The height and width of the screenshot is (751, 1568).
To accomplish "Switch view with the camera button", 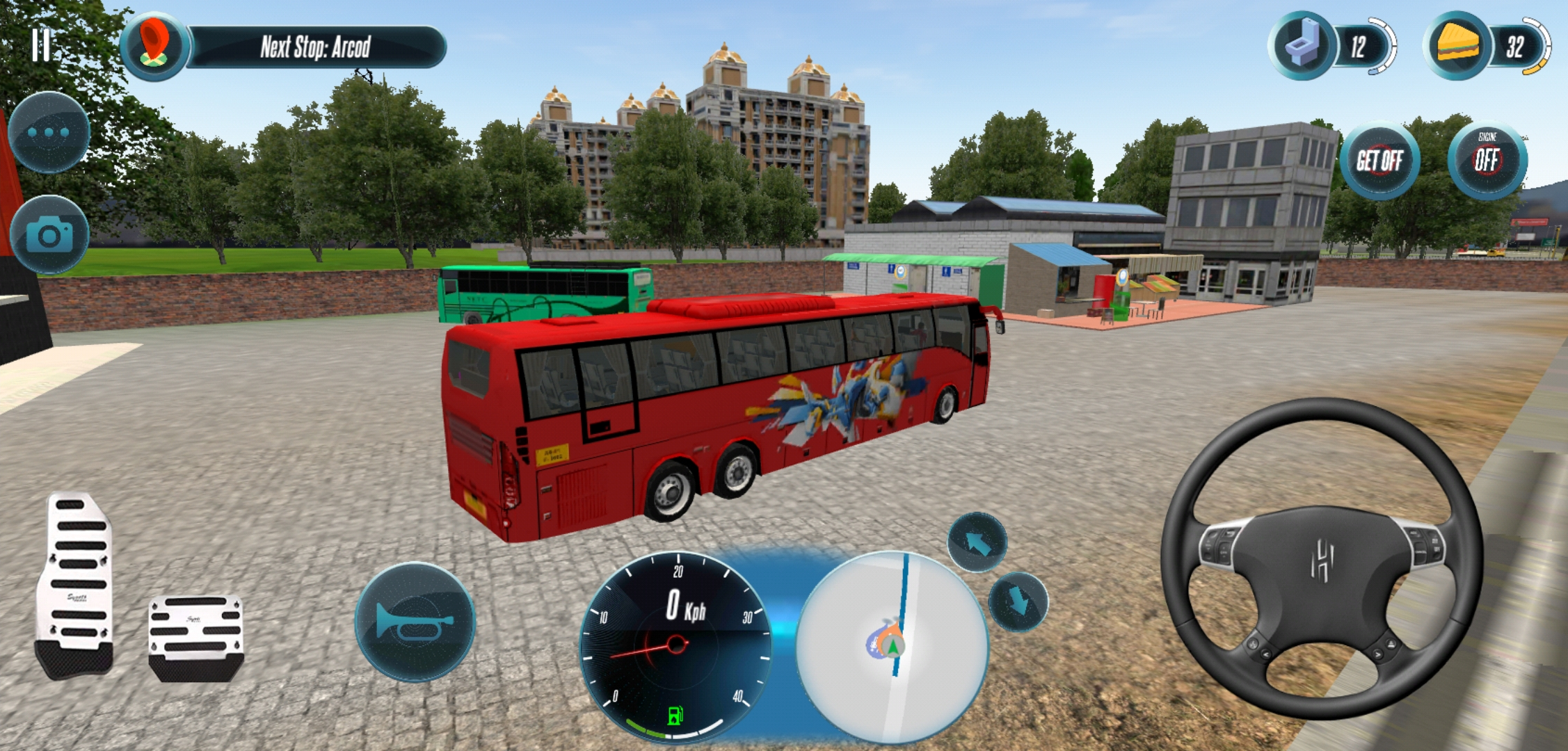I will [49, 236].
